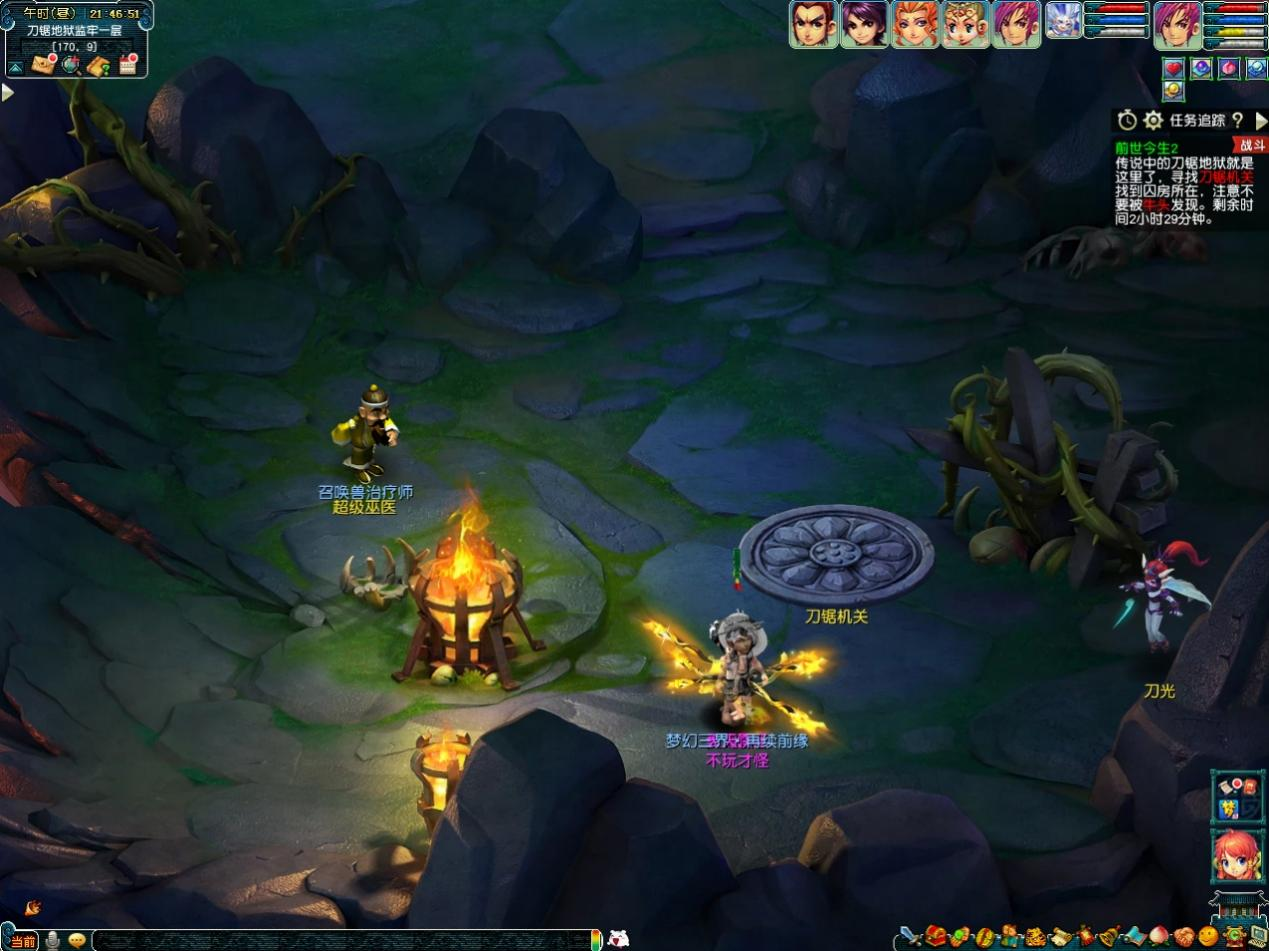The height and width of the screenshot is (951, 1269).
Task: Click the computer system settings icon
Action: click(x=1257, y=937)
